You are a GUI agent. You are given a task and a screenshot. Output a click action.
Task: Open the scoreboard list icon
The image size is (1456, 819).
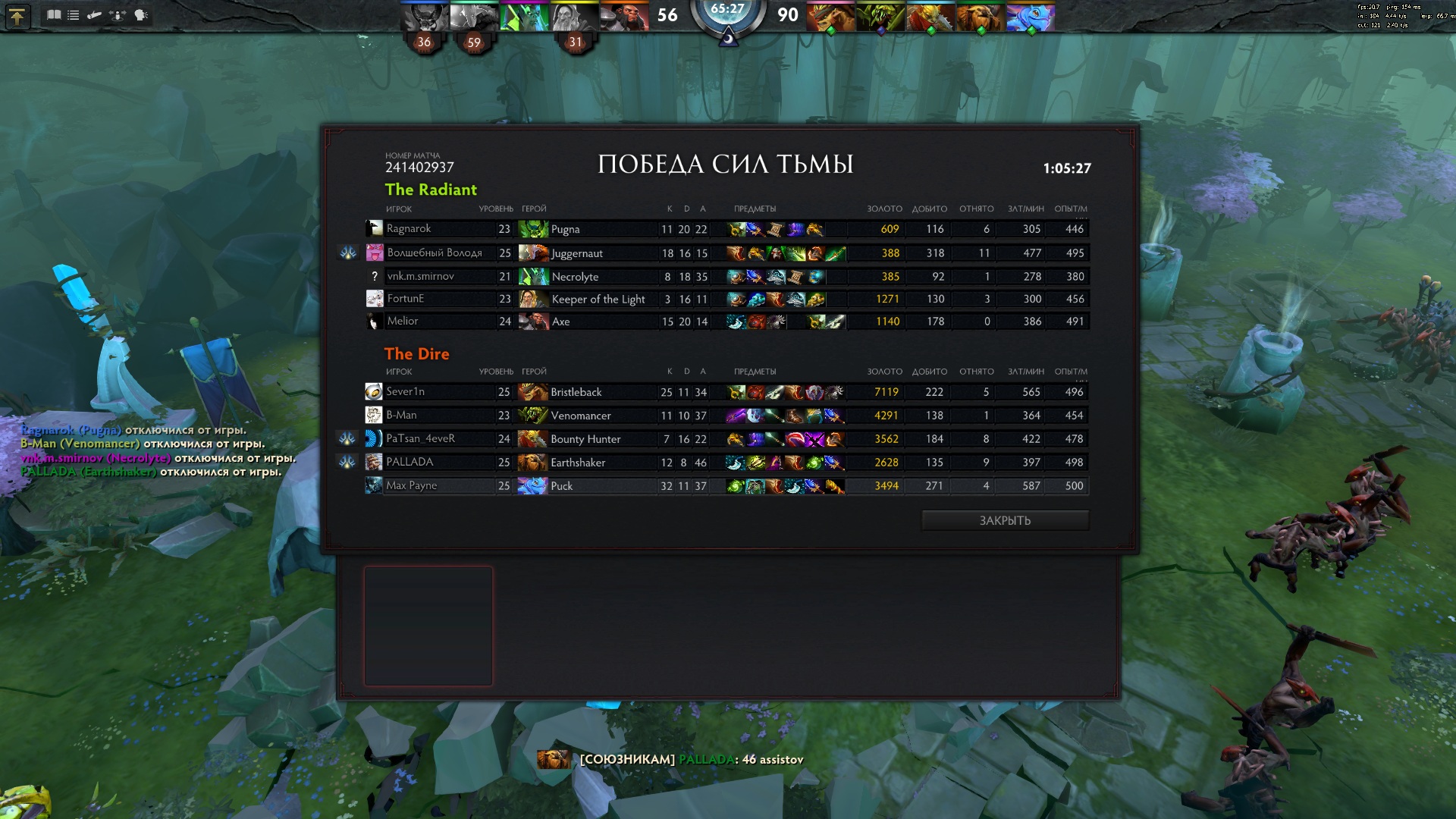tap(74, 14)
